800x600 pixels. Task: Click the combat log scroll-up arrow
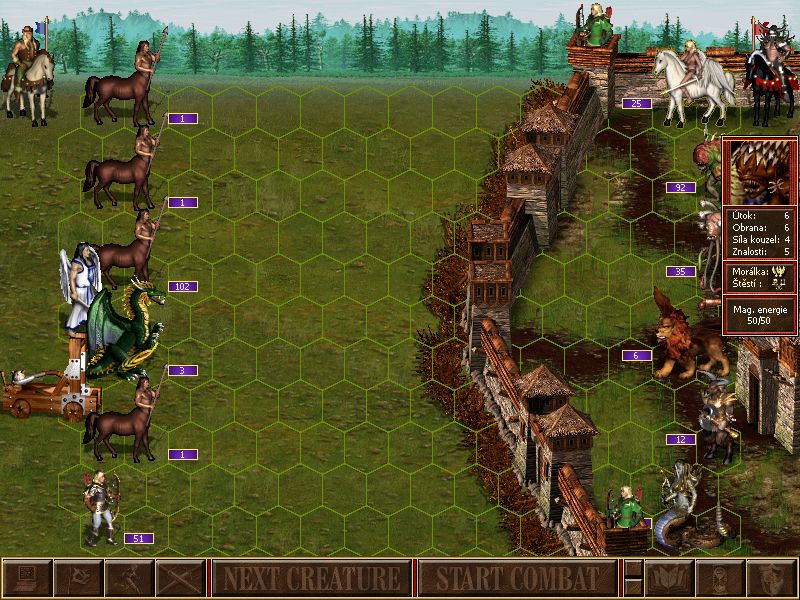point(633,569)
